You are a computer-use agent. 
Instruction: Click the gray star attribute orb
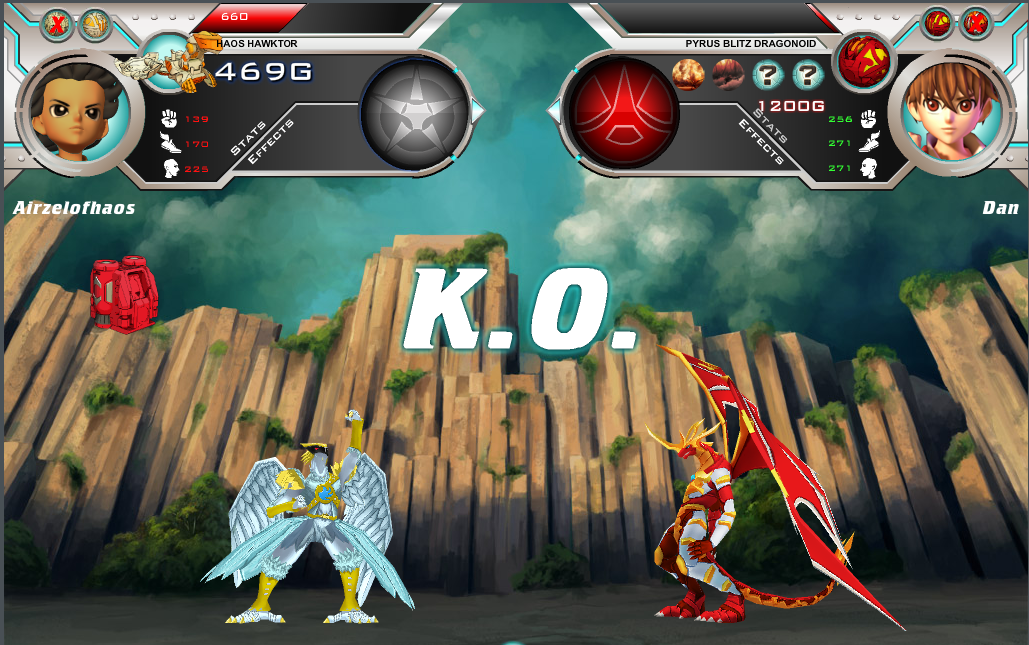[x=414, y=111]
